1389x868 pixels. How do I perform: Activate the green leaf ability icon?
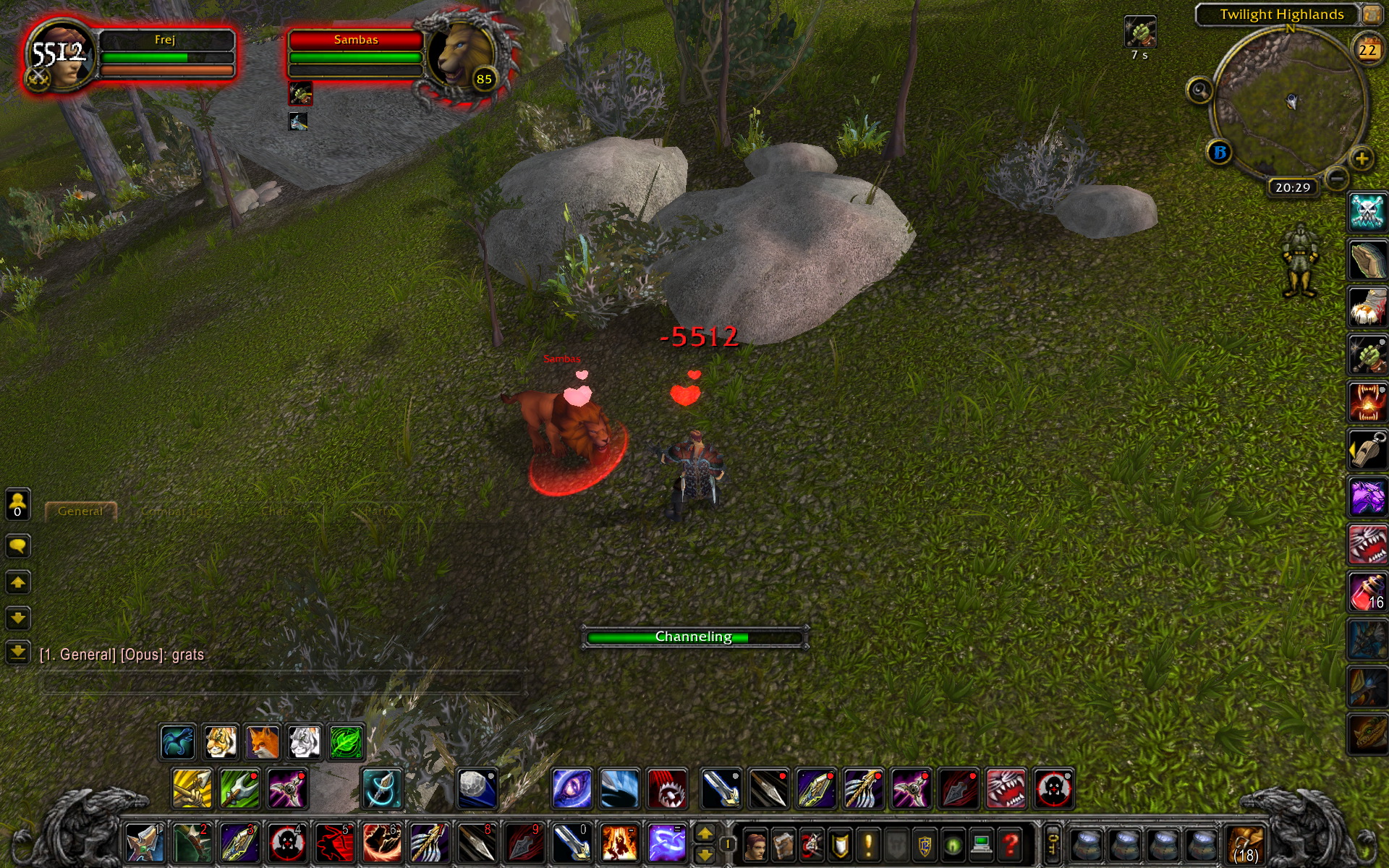pyautogui.click(x=347, y=742)
